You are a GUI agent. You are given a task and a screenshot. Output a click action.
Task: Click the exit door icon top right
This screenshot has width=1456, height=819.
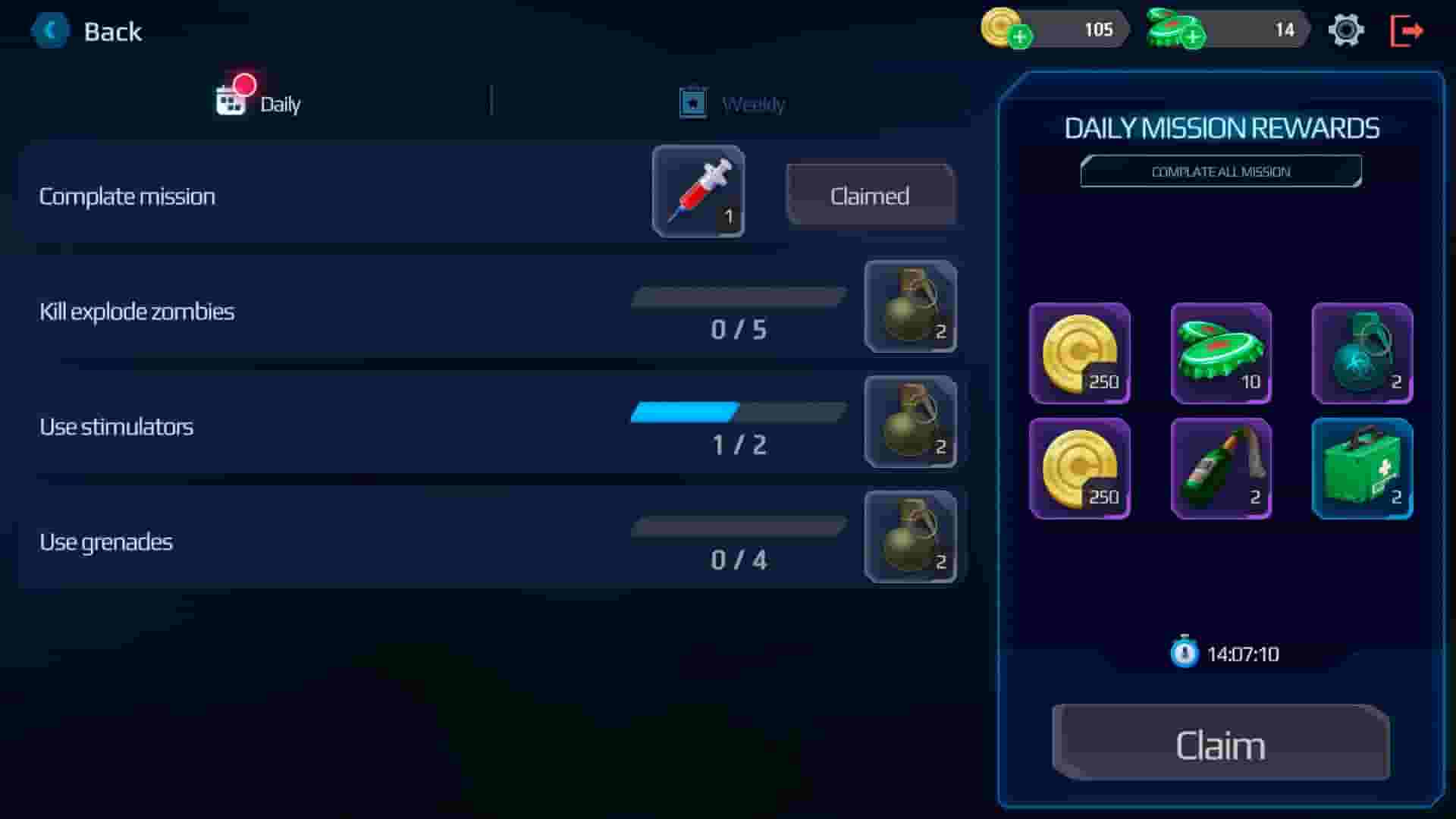pyautogui.click(x=1407, y=30)
